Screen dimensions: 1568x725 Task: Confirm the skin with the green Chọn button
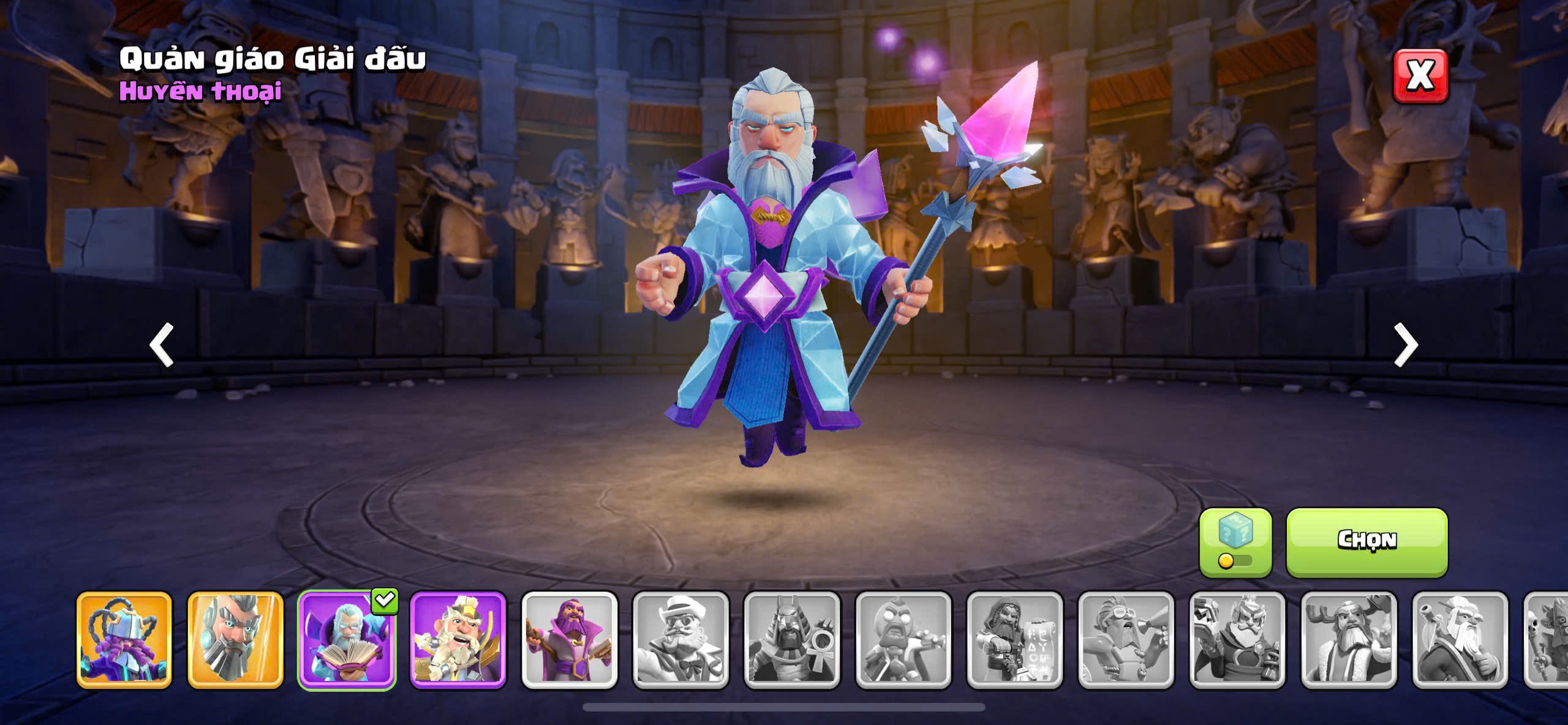1366,542
